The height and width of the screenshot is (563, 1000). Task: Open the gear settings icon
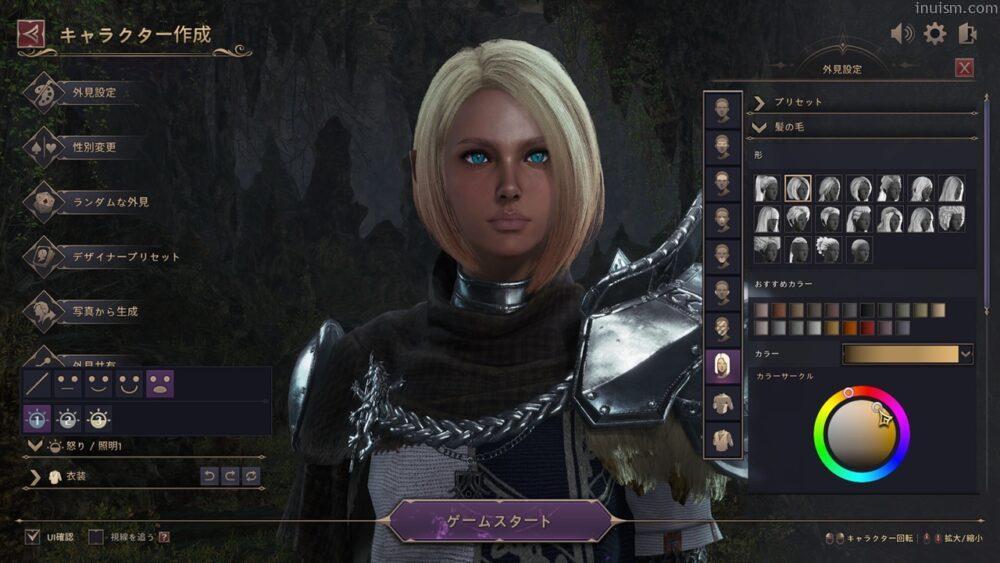[934, 34]
